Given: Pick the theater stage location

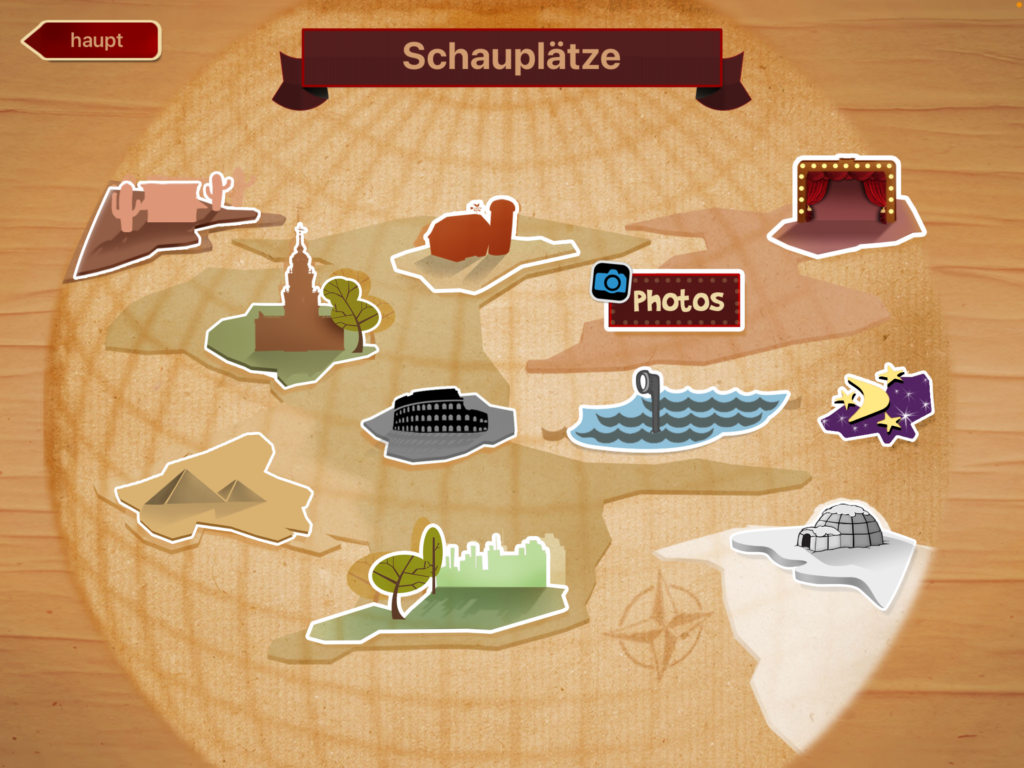Looking at the screenshot, I should click(848, 208).
